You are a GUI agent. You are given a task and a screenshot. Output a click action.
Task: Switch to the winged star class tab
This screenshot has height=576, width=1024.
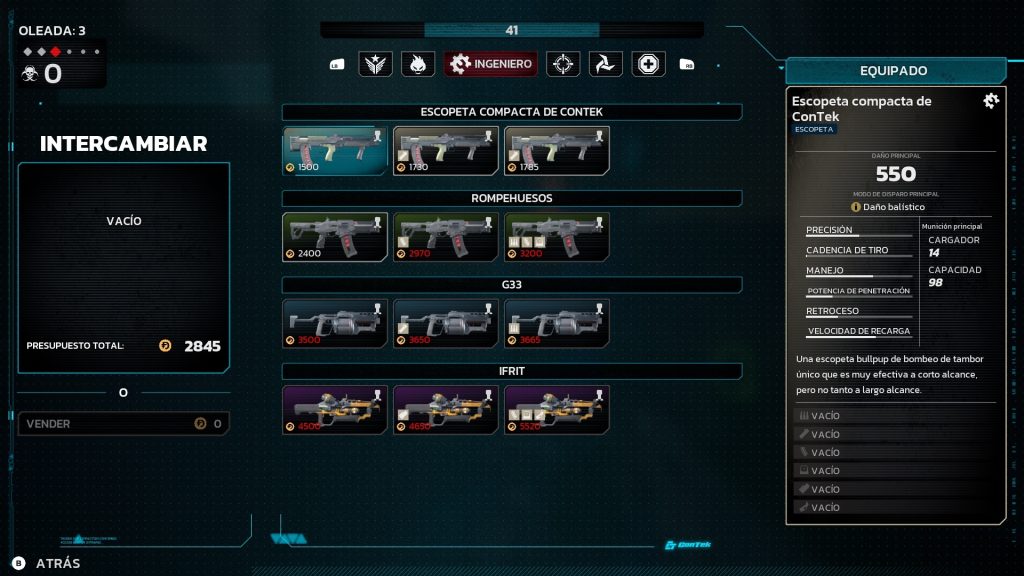[x=376, y=64]
